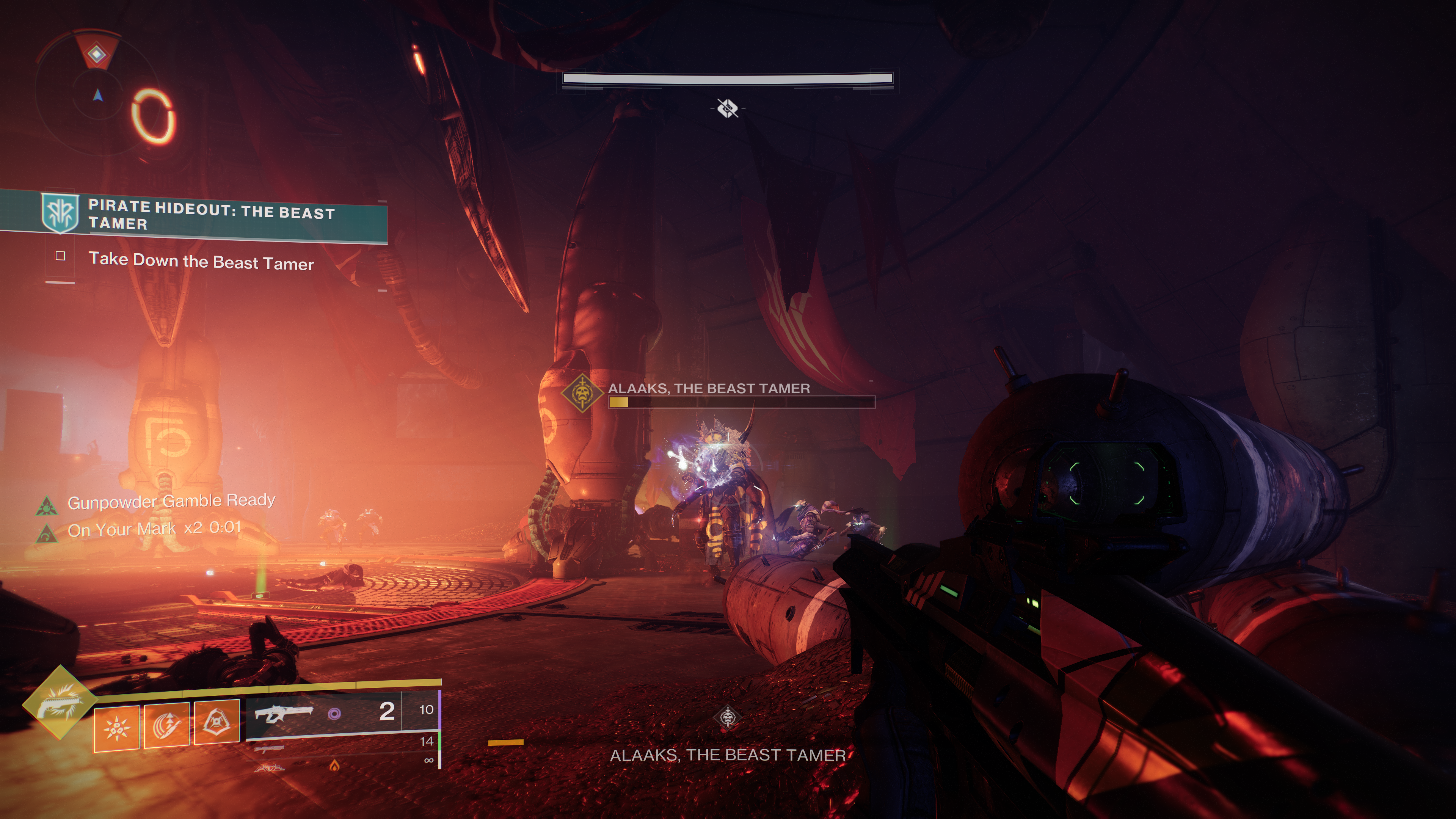This screenshot has width=1456, height=819.
Task: Activate the Golden Gun super icon
Action: 60,703
